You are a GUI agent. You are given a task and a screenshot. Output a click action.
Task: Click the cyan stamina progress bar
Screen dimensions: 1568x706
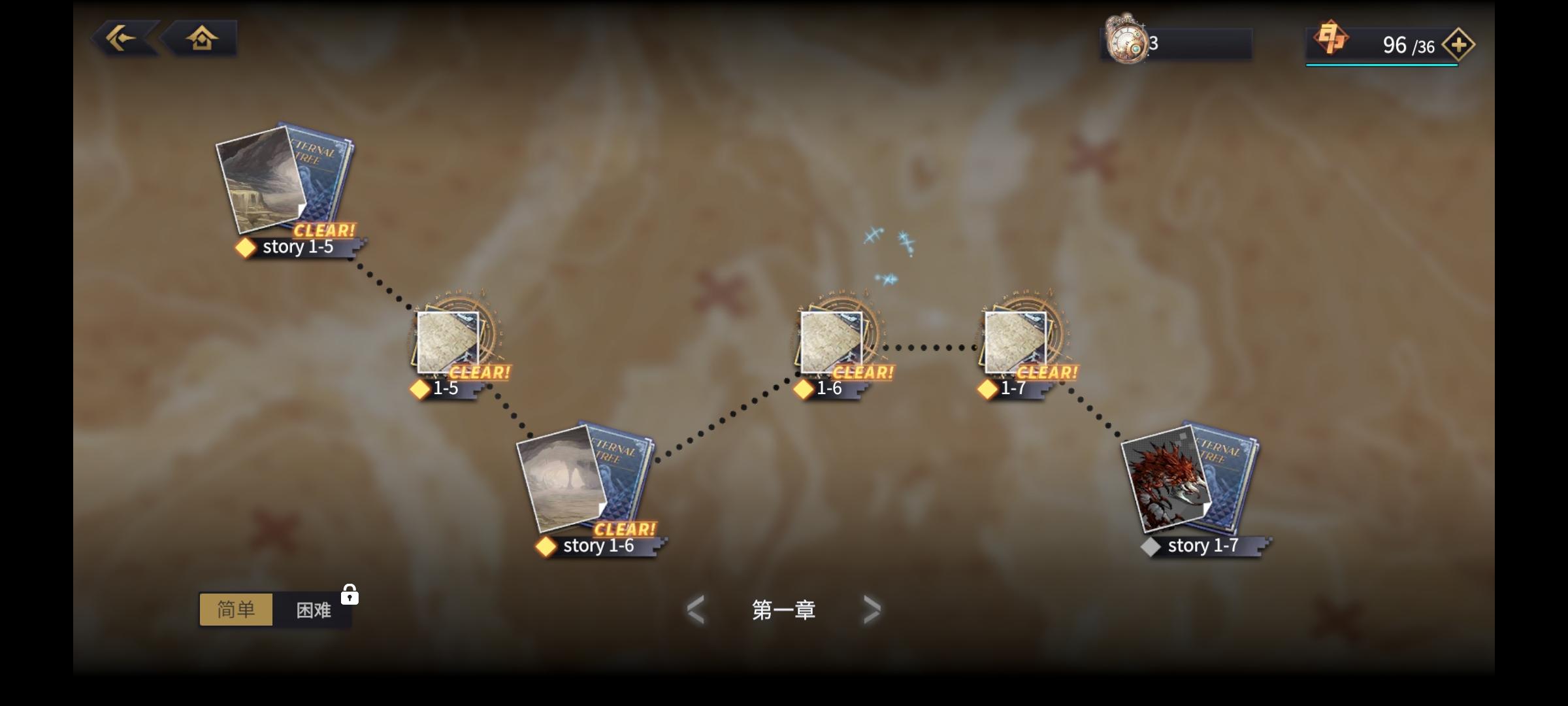pyautogui.click(x=1380, y=65)
